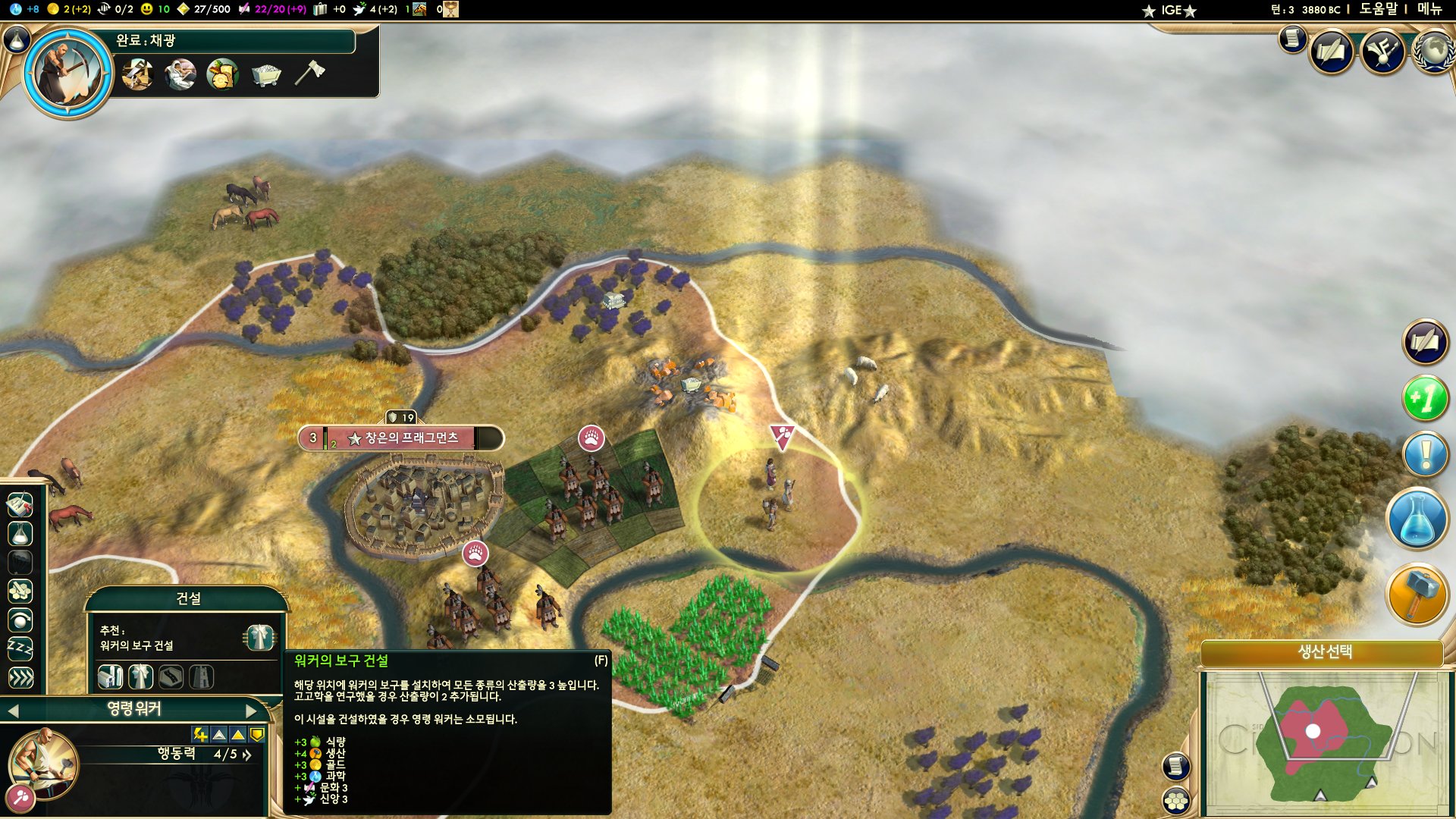The height and width of the screenshot is (819, 1456).
Task: Open the hex-grid minimap options button
Action: pyautogui.click(x=1176, y=800)
